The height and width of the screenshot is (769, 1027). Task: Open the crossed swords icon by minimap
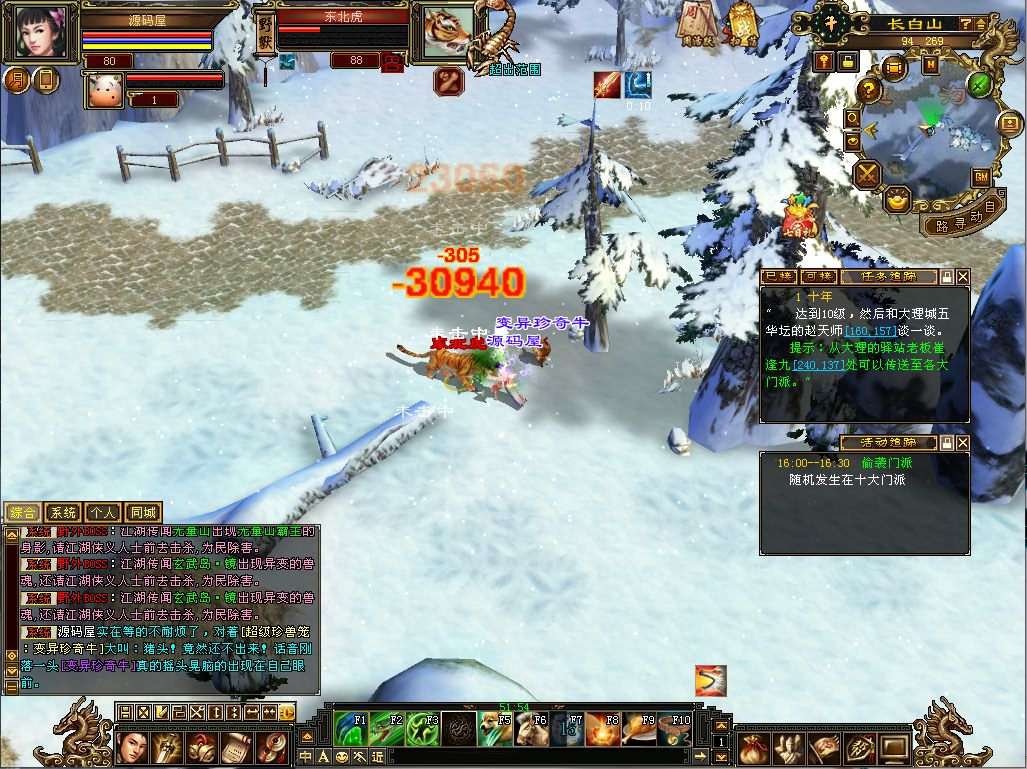coord(866,174)
